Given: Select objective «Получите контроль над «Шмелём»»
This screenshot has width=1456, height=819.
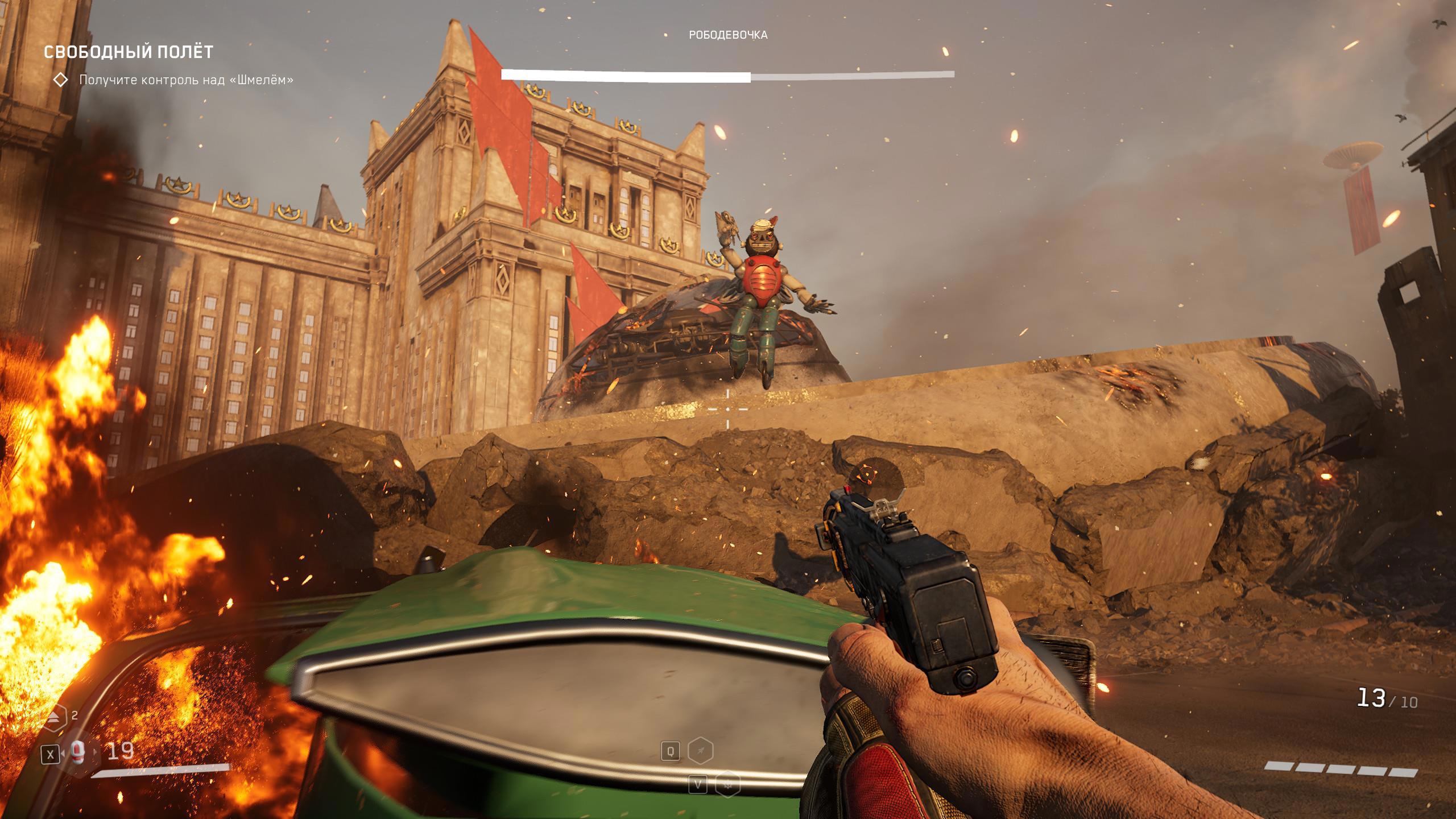Looking at the screenshot, I should click(x=186, y=80).
